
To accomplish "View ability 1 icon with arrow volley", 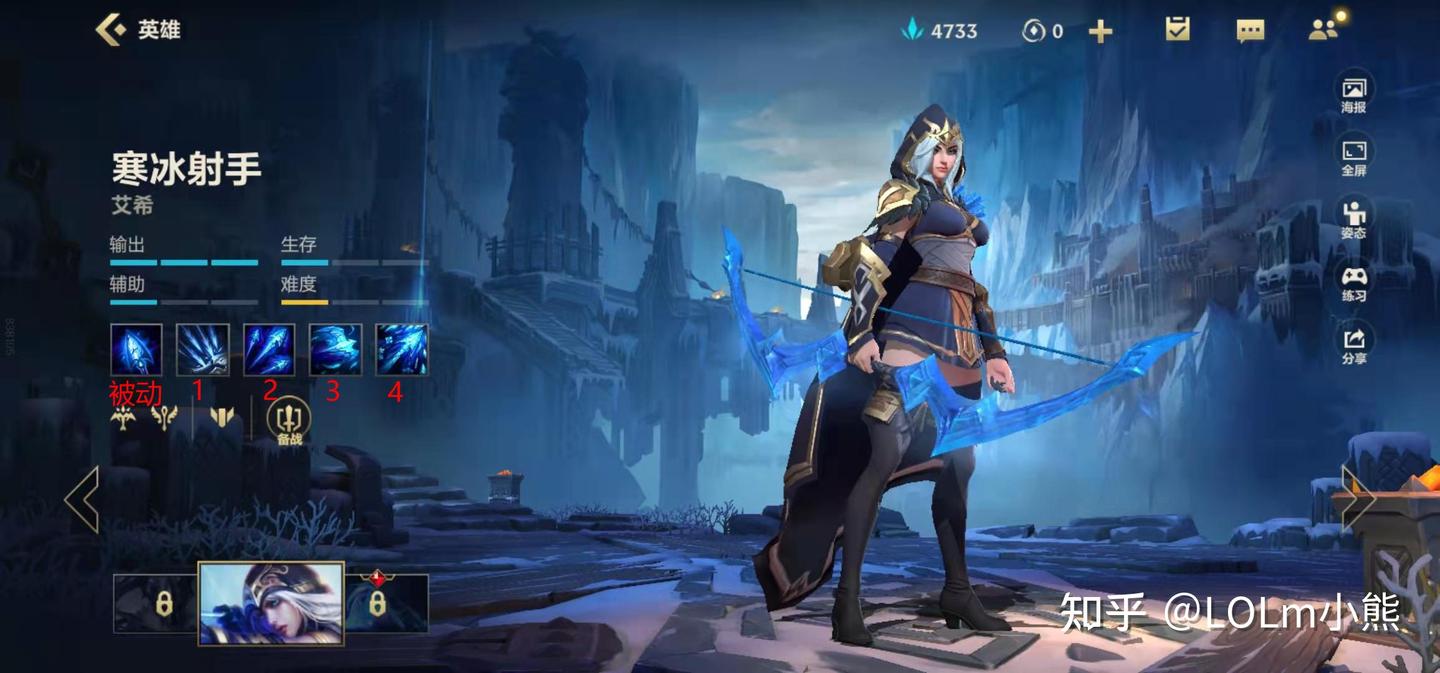I will 203,350.
